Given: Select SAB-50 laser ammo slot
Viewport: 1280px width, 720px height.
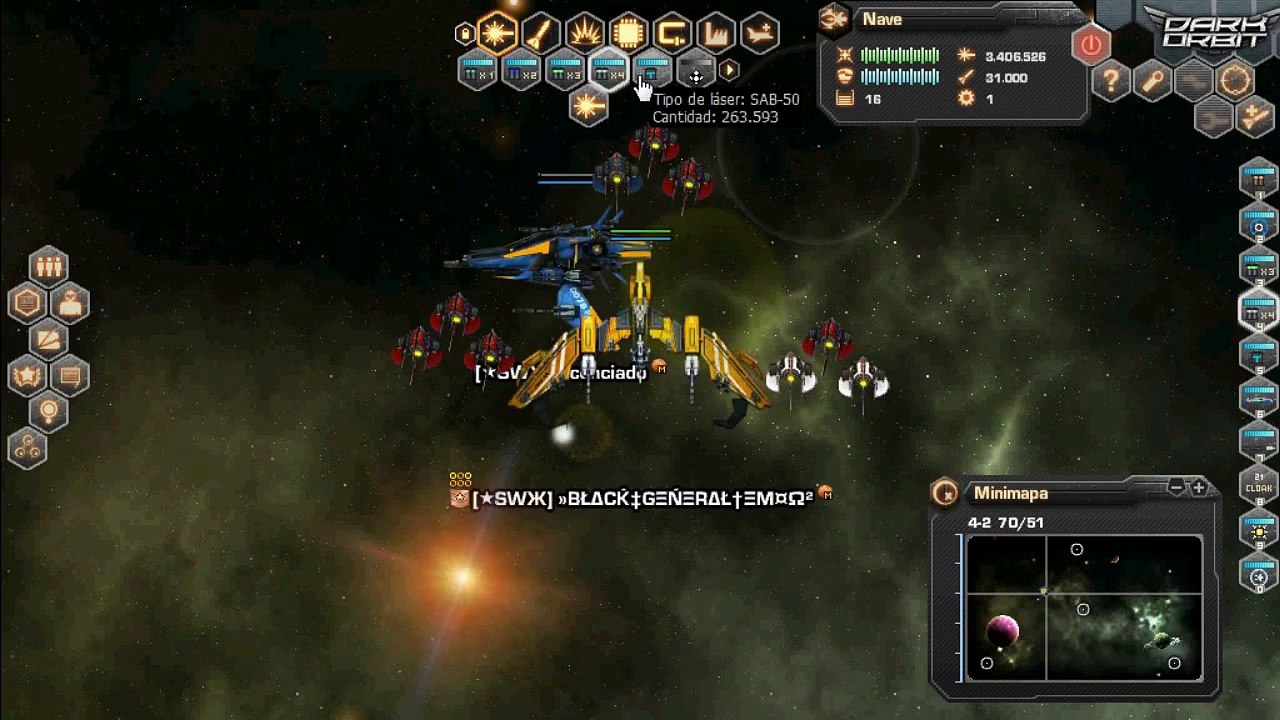Looking at the screenshot, I should [653, 72].
